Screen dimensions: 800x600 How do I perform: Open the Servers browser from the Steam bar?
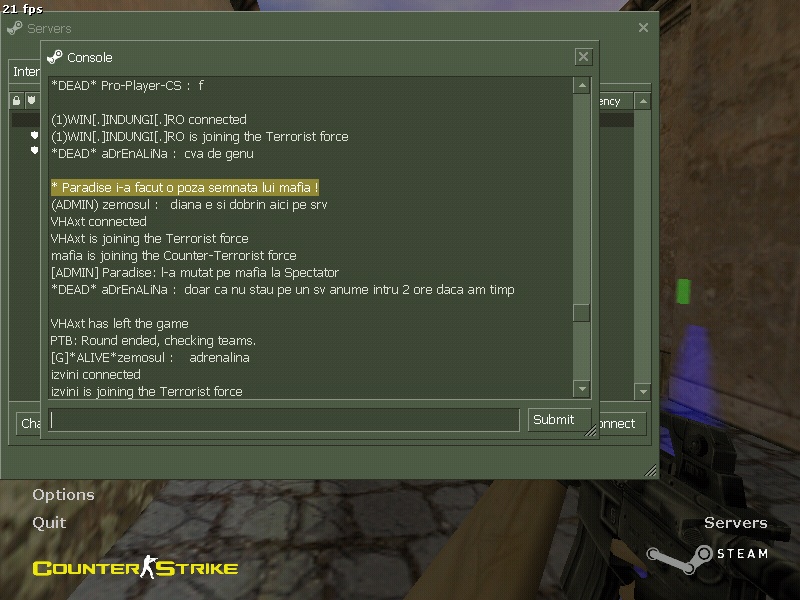pyautogui.click(x=735, y=523)
